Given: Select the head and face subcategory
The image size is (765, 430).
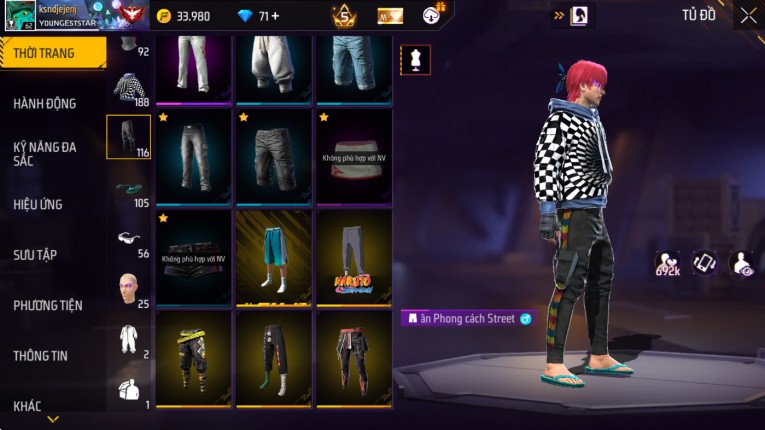Looking at the screenshot, I should click(128, 288).
